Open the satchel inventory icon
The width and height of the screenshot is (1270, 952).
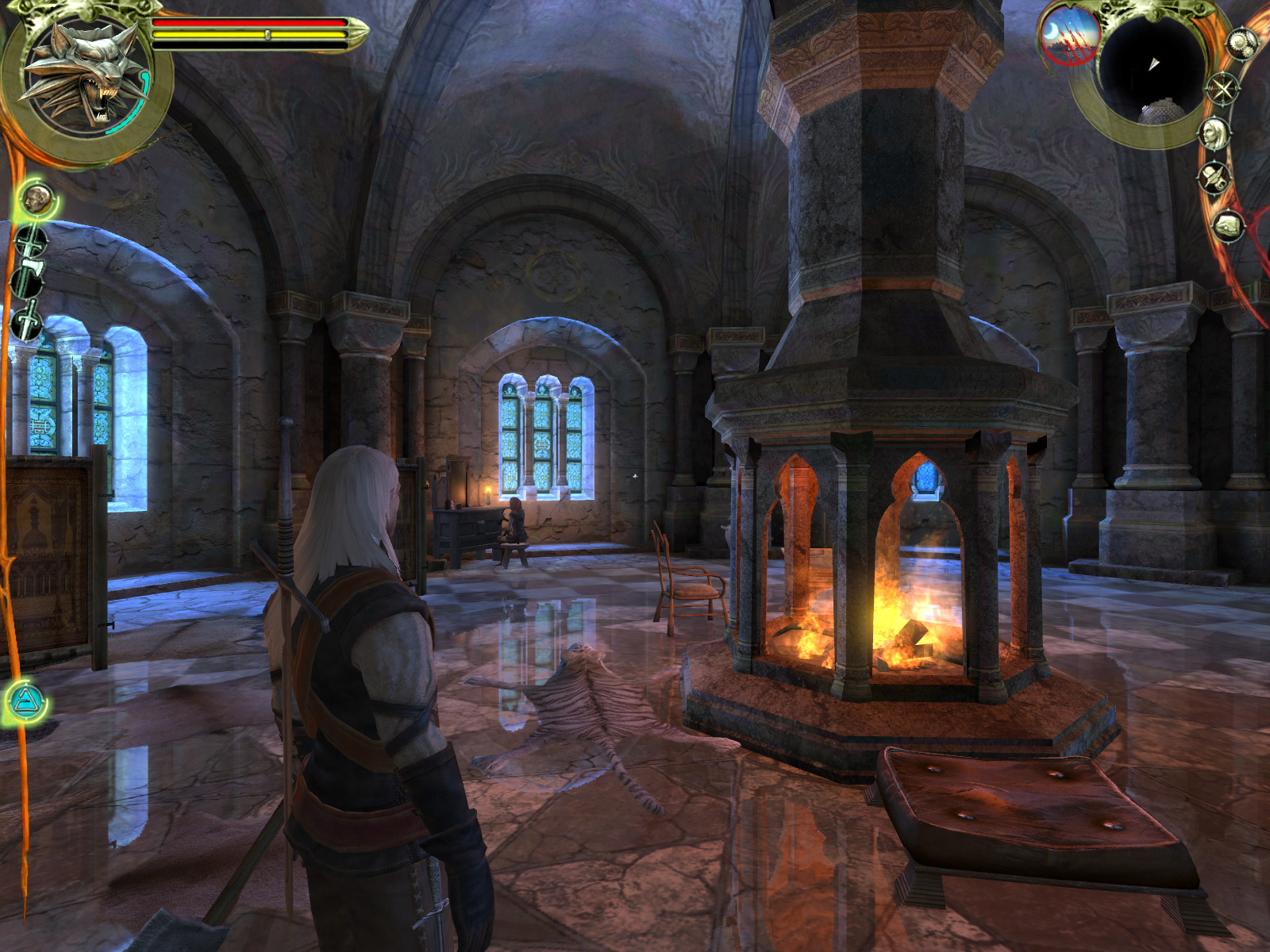[x=1229, y=226]
